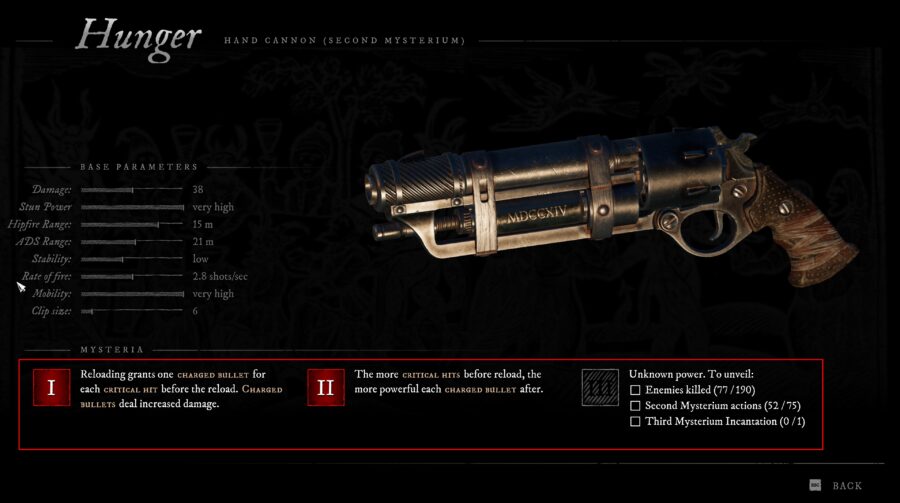The width and height of the screenshot is (900, 503).
Task: Select the first Mysterium I icon
Action: pyautogui.click(x=52, y=388)
